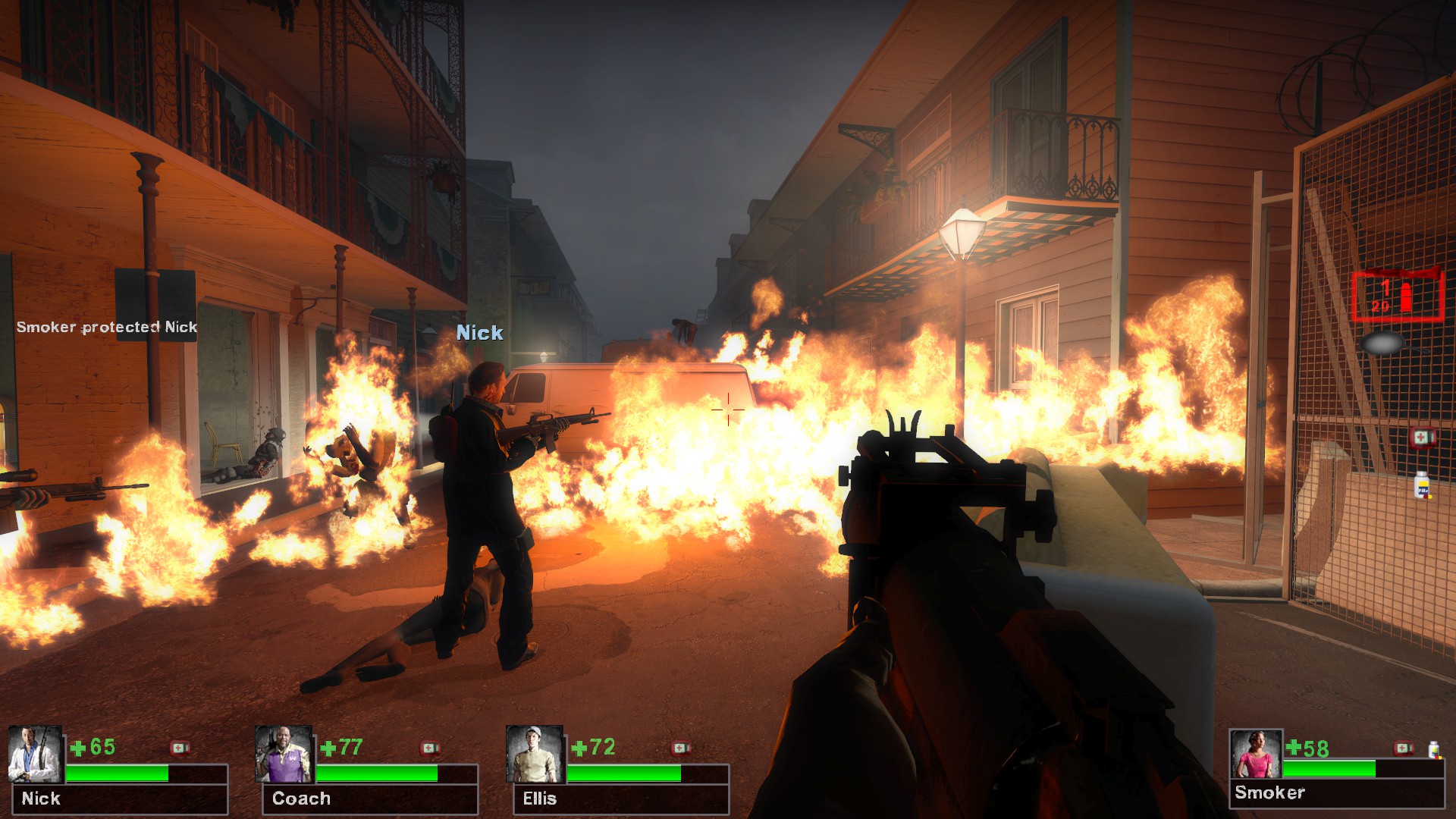Click Nick's teammate portrait
This screenshot has height=819, width=1456.
pos(34,755)
